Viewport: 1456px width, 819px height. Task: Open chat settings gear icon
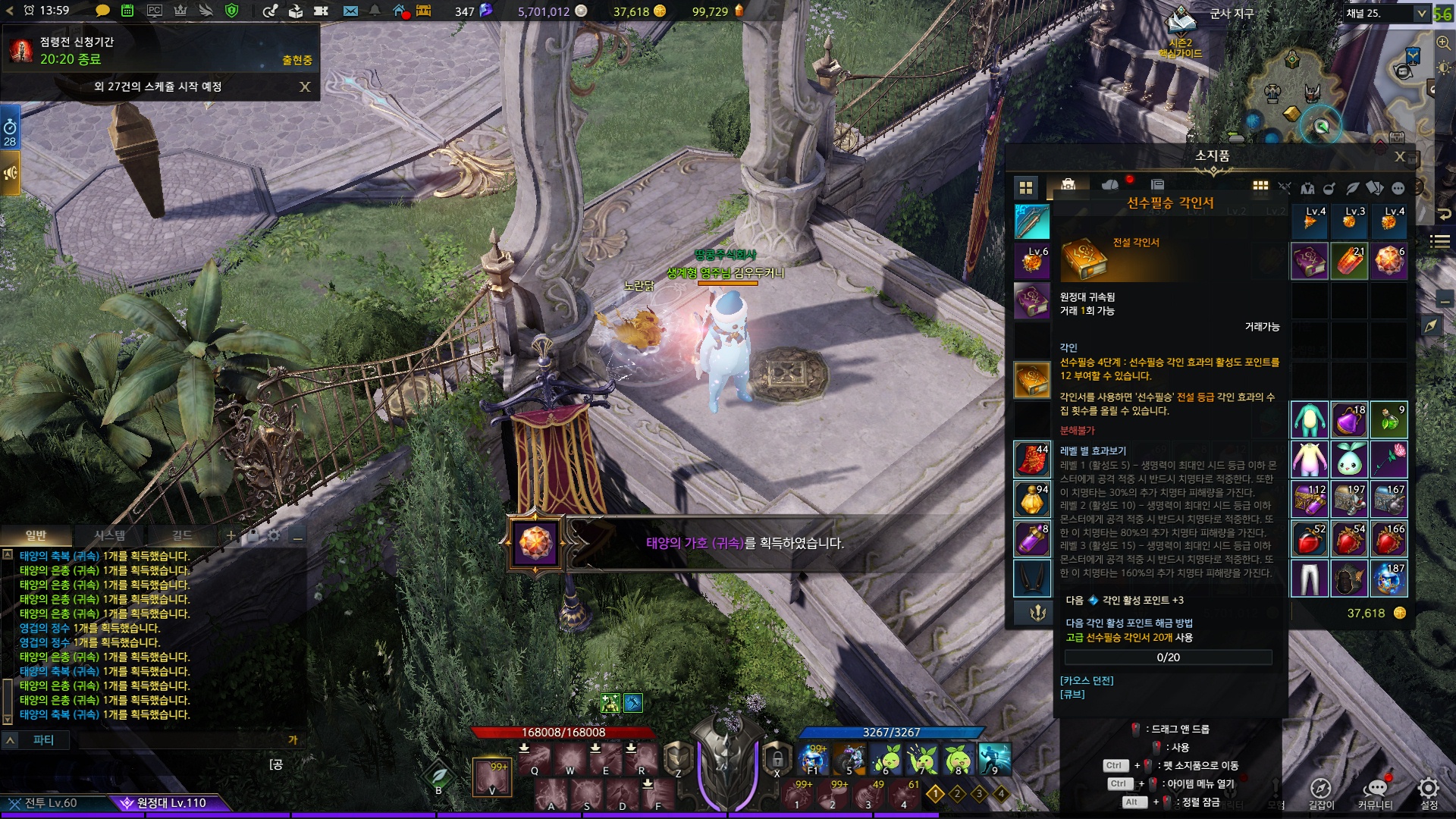pos(274,536)
